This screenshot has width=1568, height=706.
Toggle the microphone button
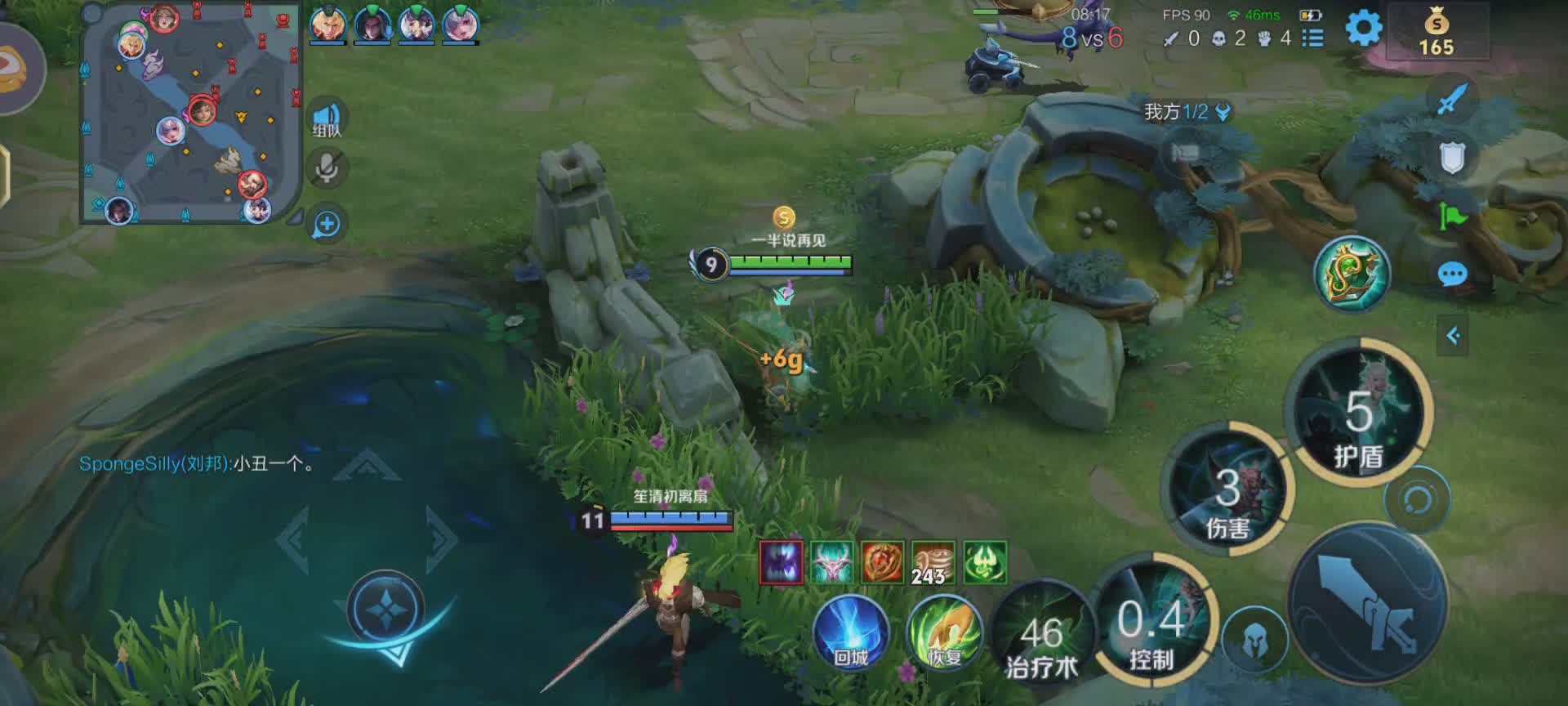click(x=327, y=169)
